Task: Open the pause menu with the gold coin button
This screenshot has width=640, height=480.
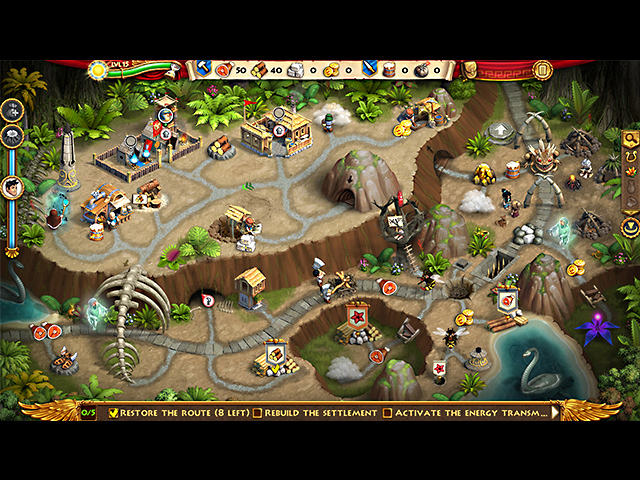Action: 543,70
